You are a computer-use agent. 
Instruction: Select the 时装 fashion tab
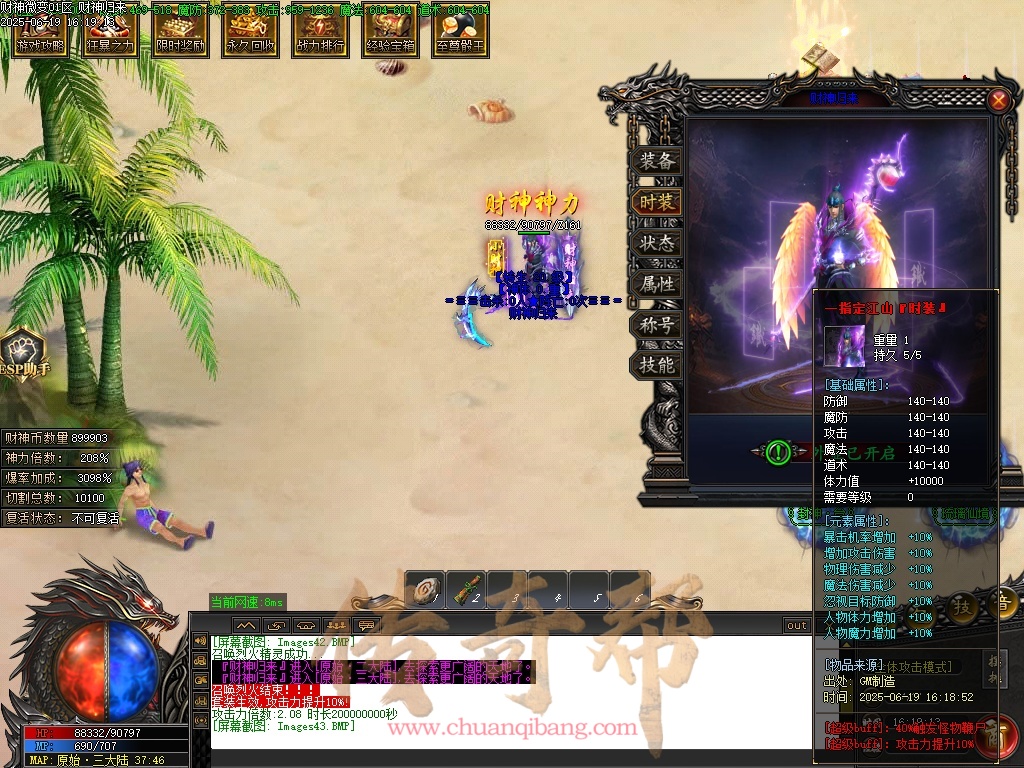click(657, 202)
